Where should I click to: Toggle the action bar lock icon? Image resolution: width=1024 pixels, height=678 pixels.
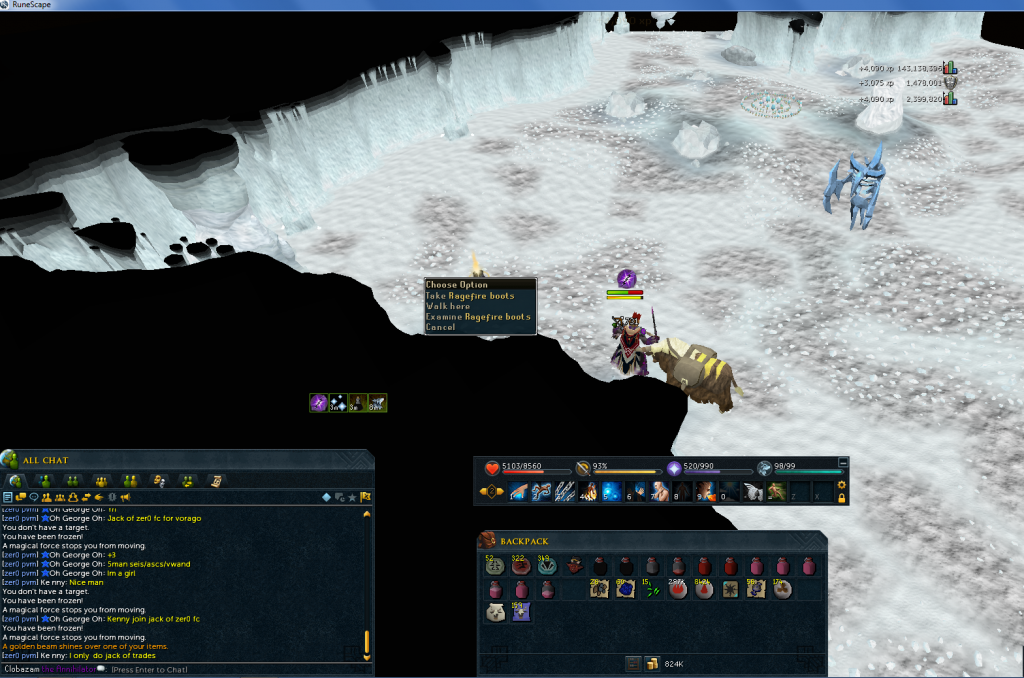842,497
